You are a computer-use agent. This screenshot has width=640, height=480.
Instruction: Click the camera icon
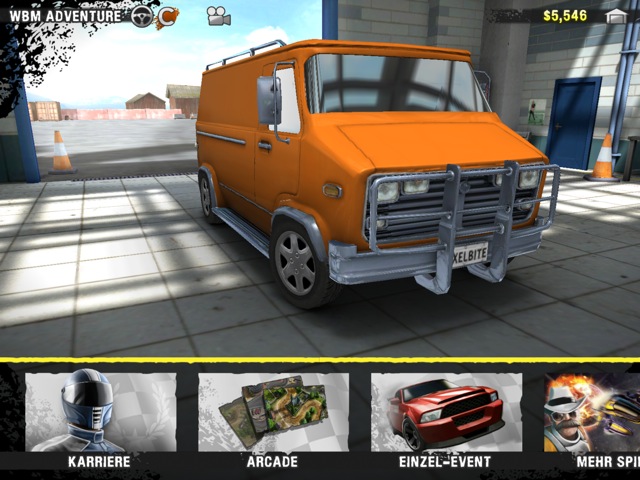(x=218, y=16)
